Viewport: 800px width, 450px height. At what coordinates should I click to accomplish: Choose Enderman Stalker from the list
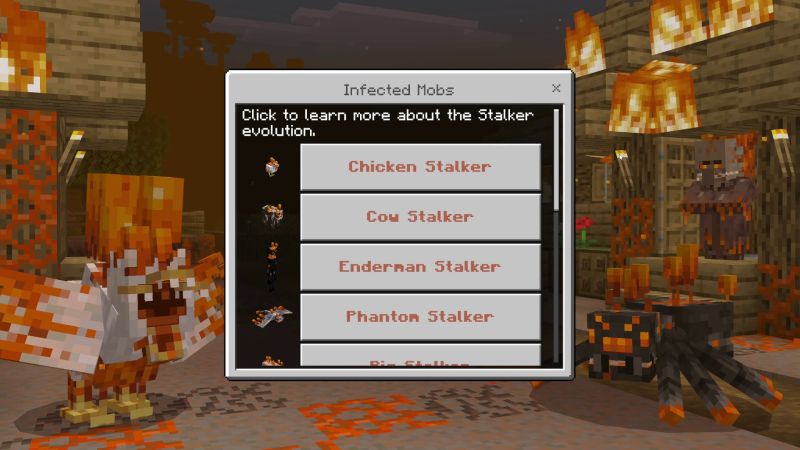(420, 267)
